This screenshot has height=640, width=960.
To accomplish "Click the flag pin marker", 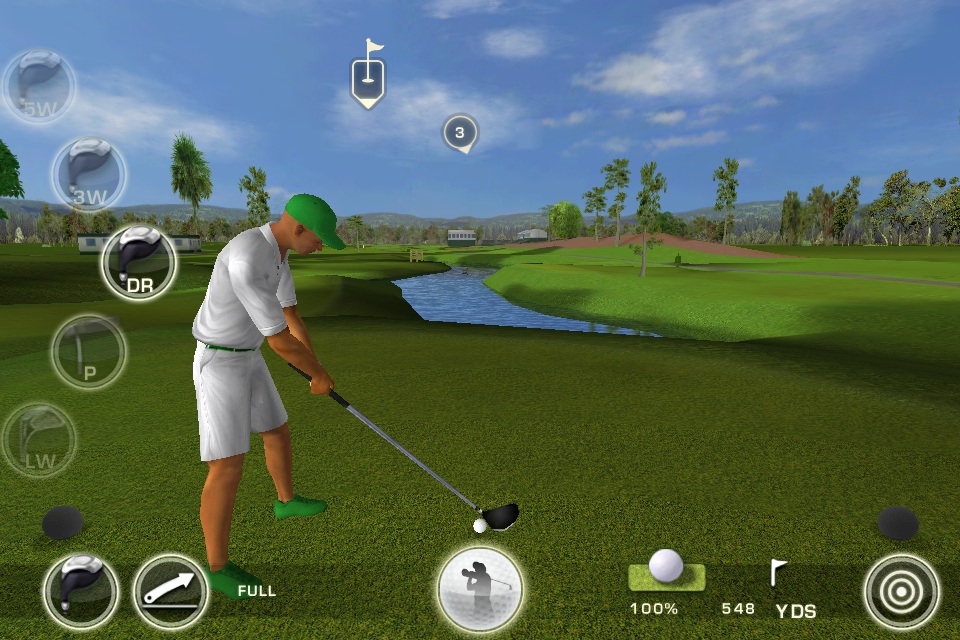I will 368,76.
